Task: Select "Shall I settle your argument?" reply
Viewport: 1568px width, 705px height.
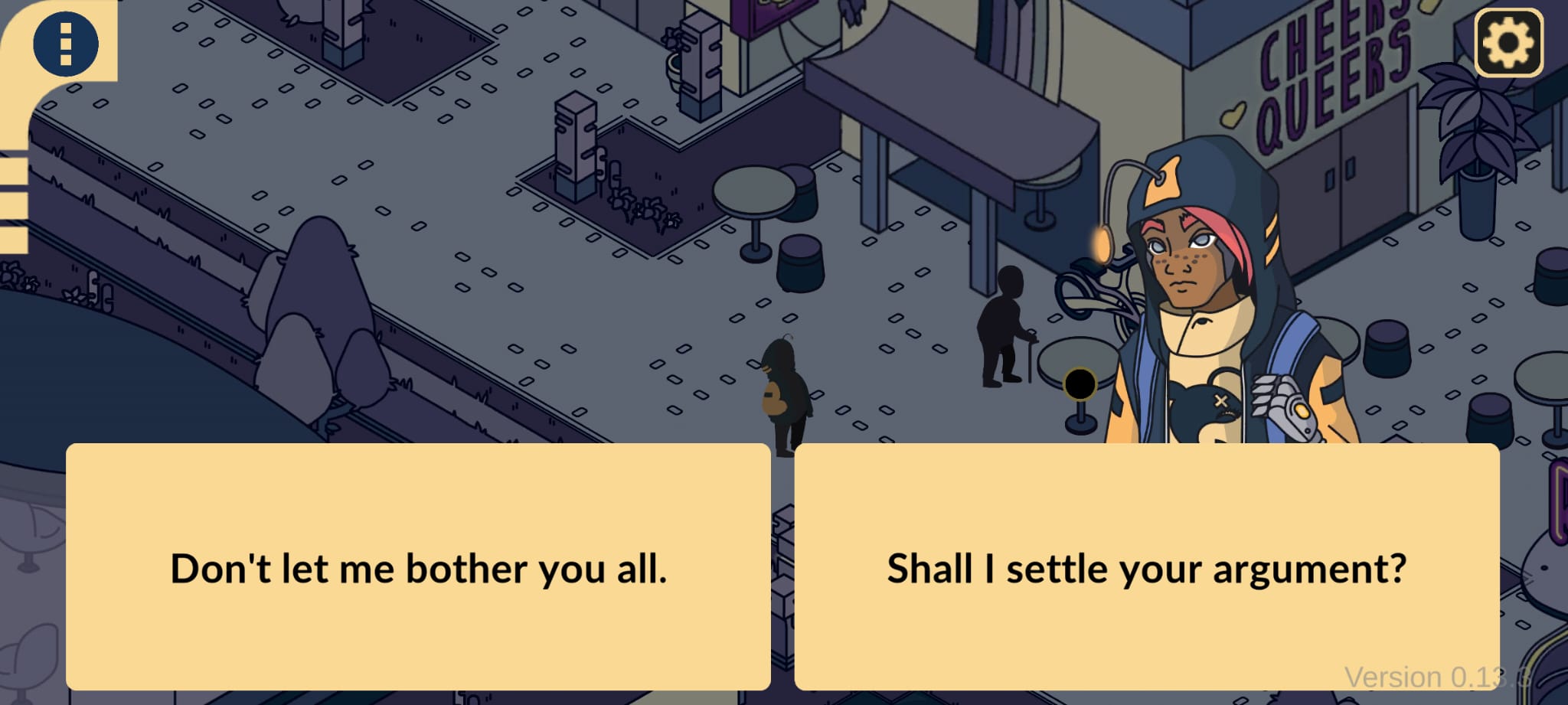Action: 1146,567
